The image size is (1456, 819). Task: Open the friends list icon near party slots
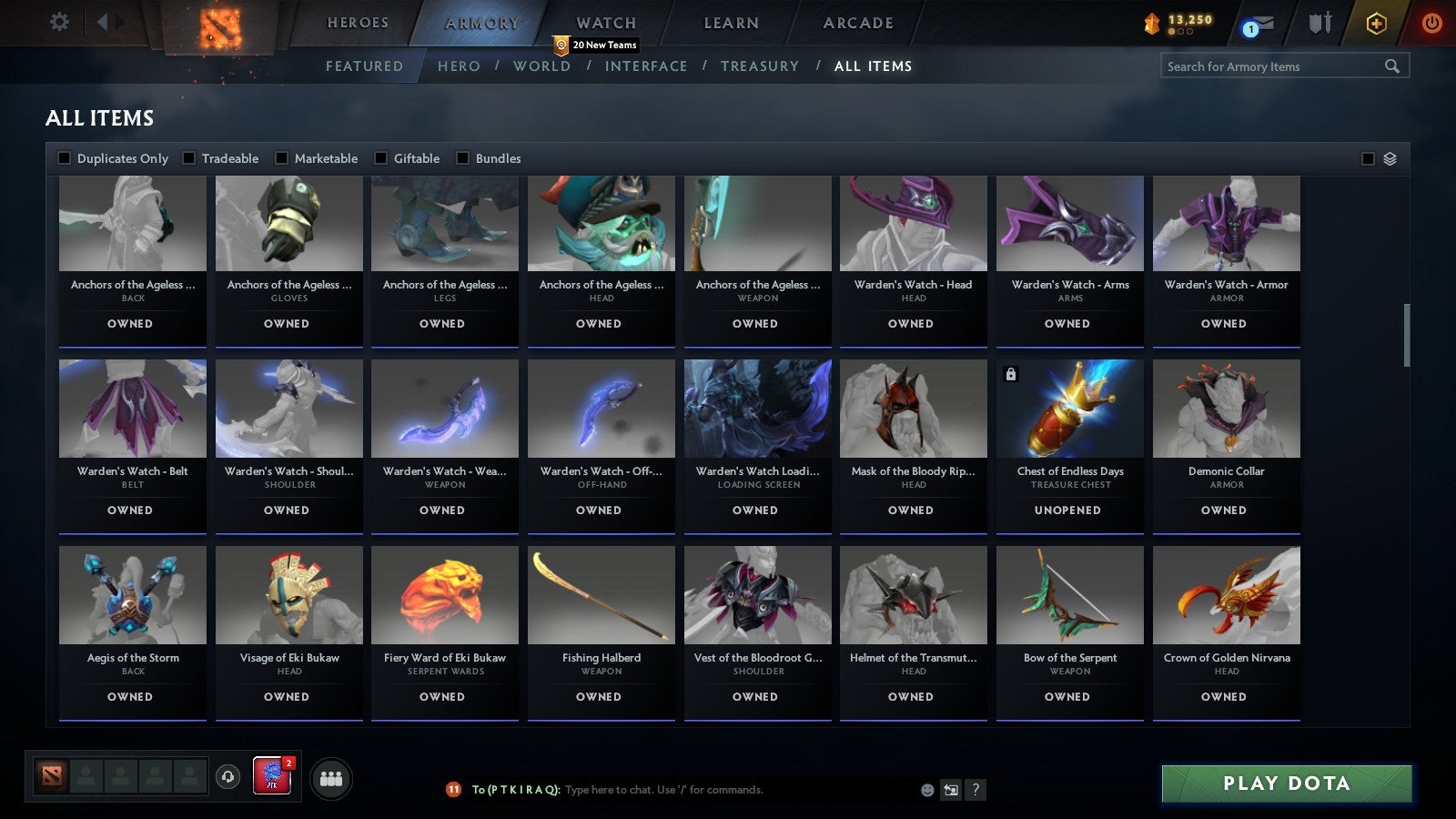point(331,777)
